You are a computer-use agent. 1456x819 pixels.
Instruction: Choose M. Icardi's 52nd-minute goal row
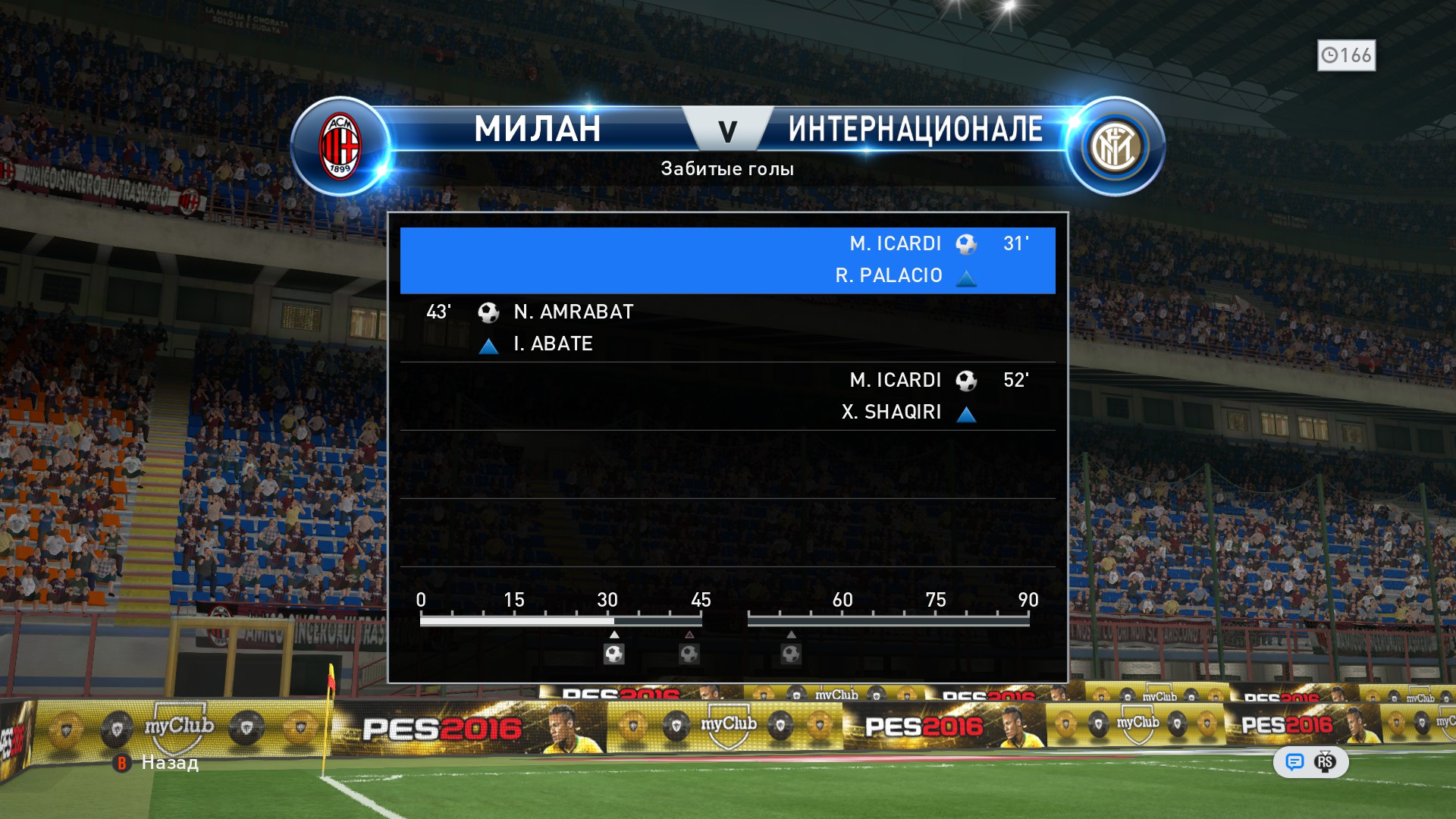(x=727, y=396)
